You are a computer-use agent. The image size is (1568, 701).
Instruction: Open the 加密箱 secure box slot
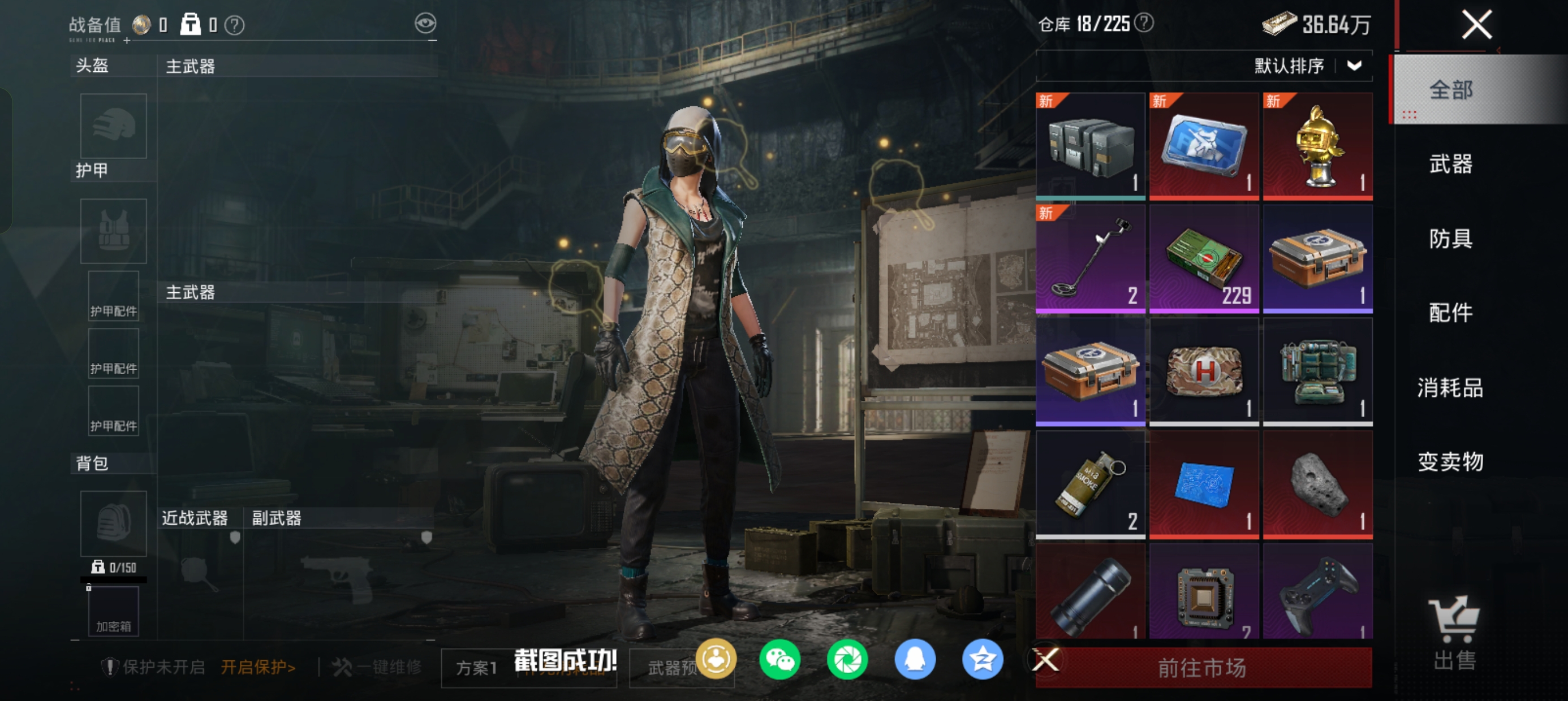tap(114, 611)
